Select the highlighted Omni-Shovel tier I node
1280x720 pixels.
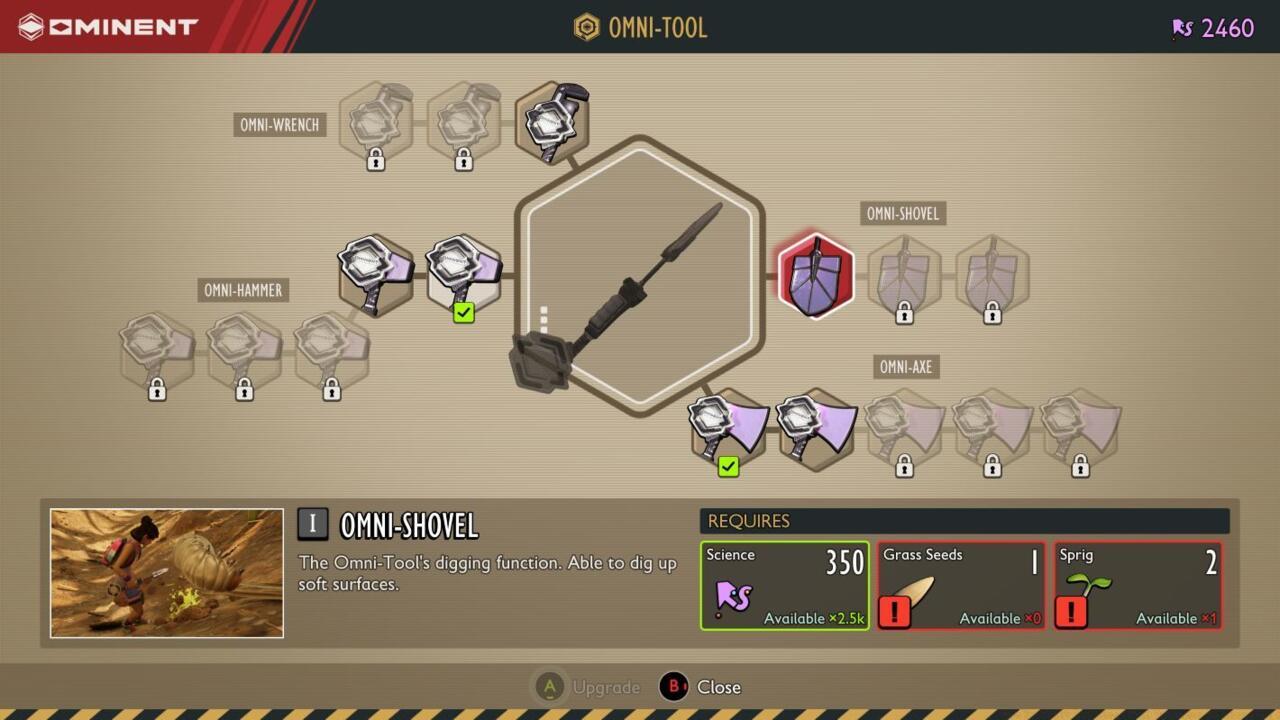tap(816, 273)
